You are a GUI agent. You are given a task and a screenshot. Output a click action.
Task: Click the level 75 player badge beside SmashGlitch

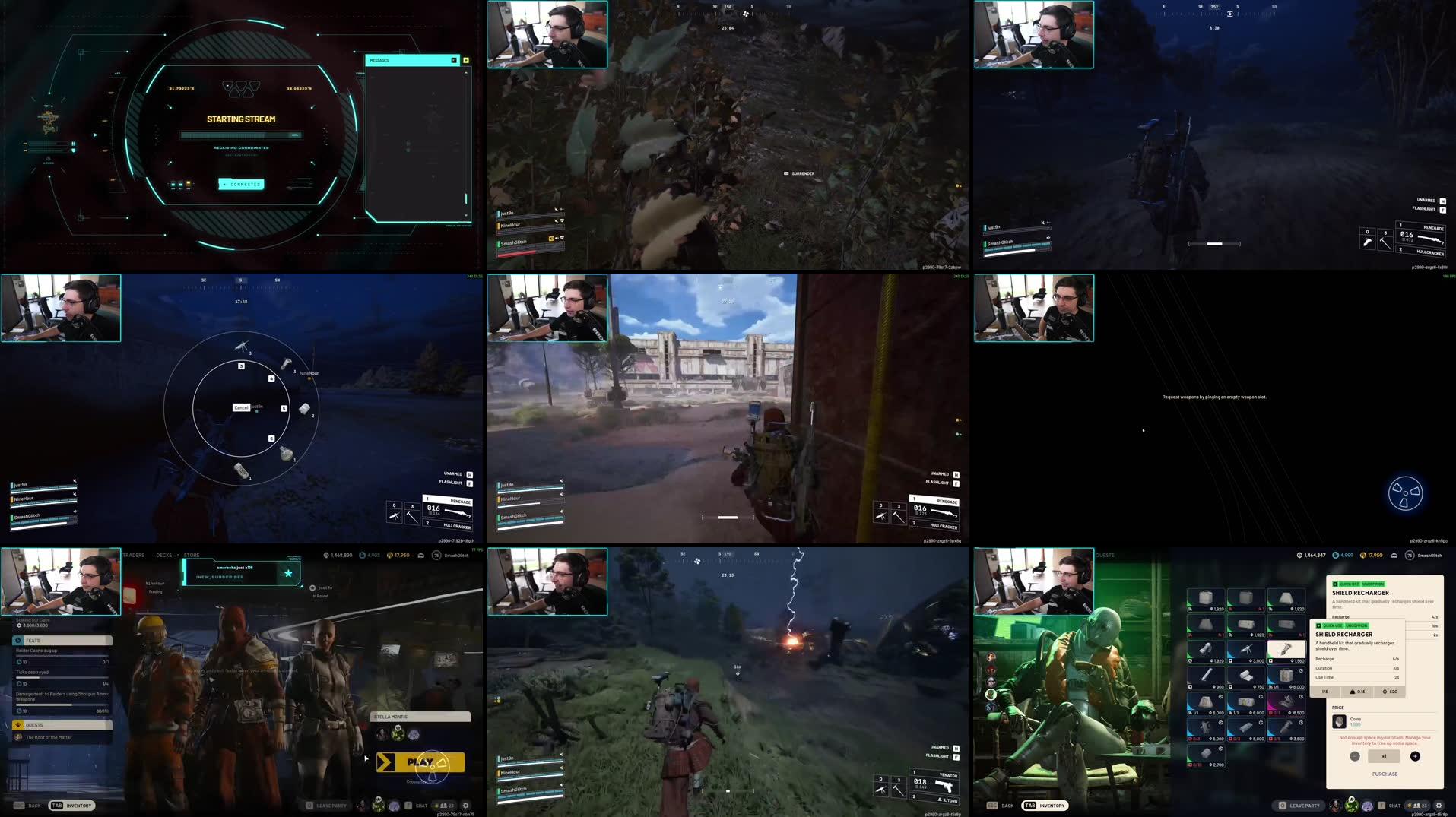coord(436,556)
